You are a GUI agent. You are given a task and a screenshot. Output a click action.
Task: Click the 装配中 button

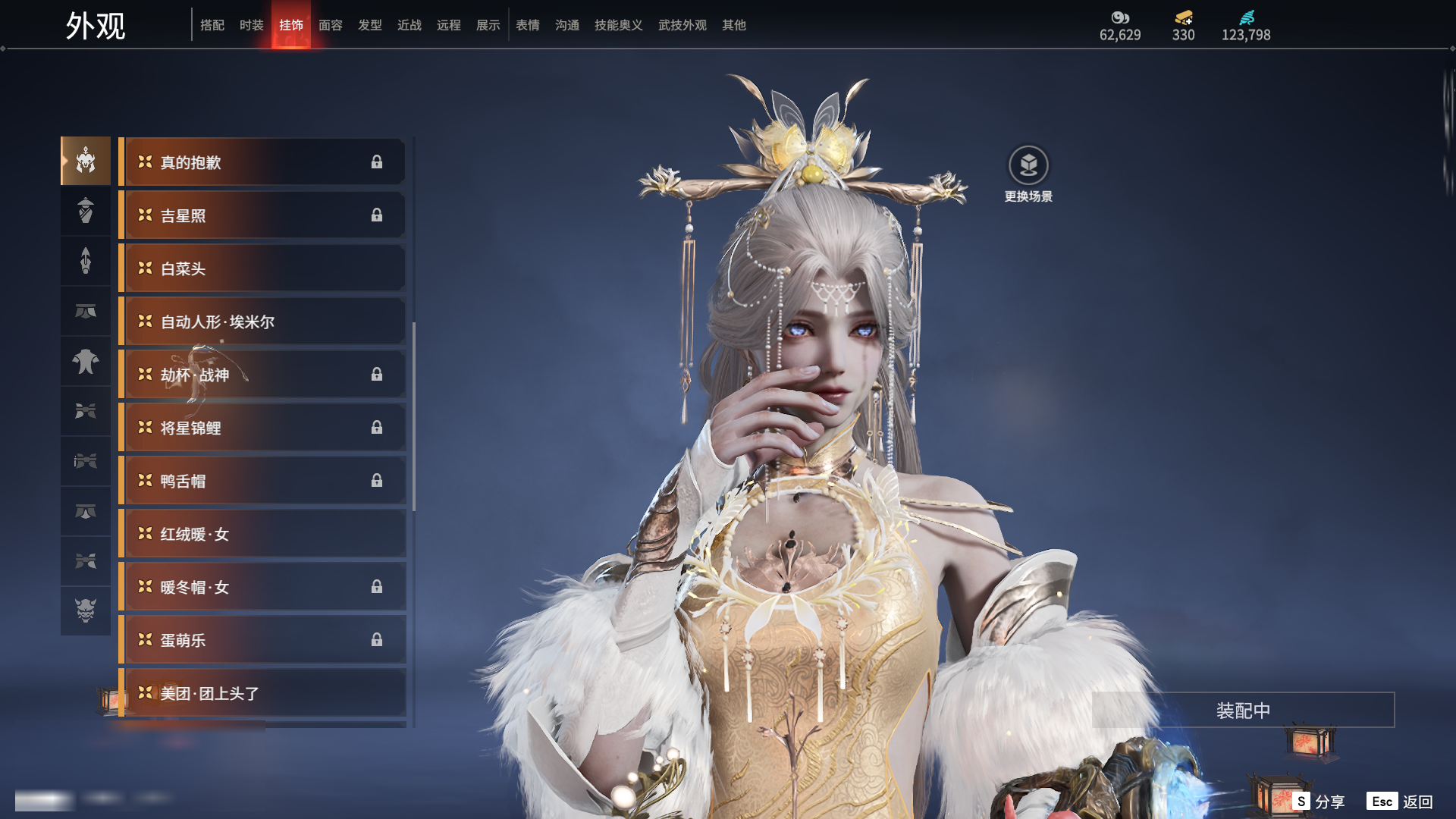click(1243, 711)
